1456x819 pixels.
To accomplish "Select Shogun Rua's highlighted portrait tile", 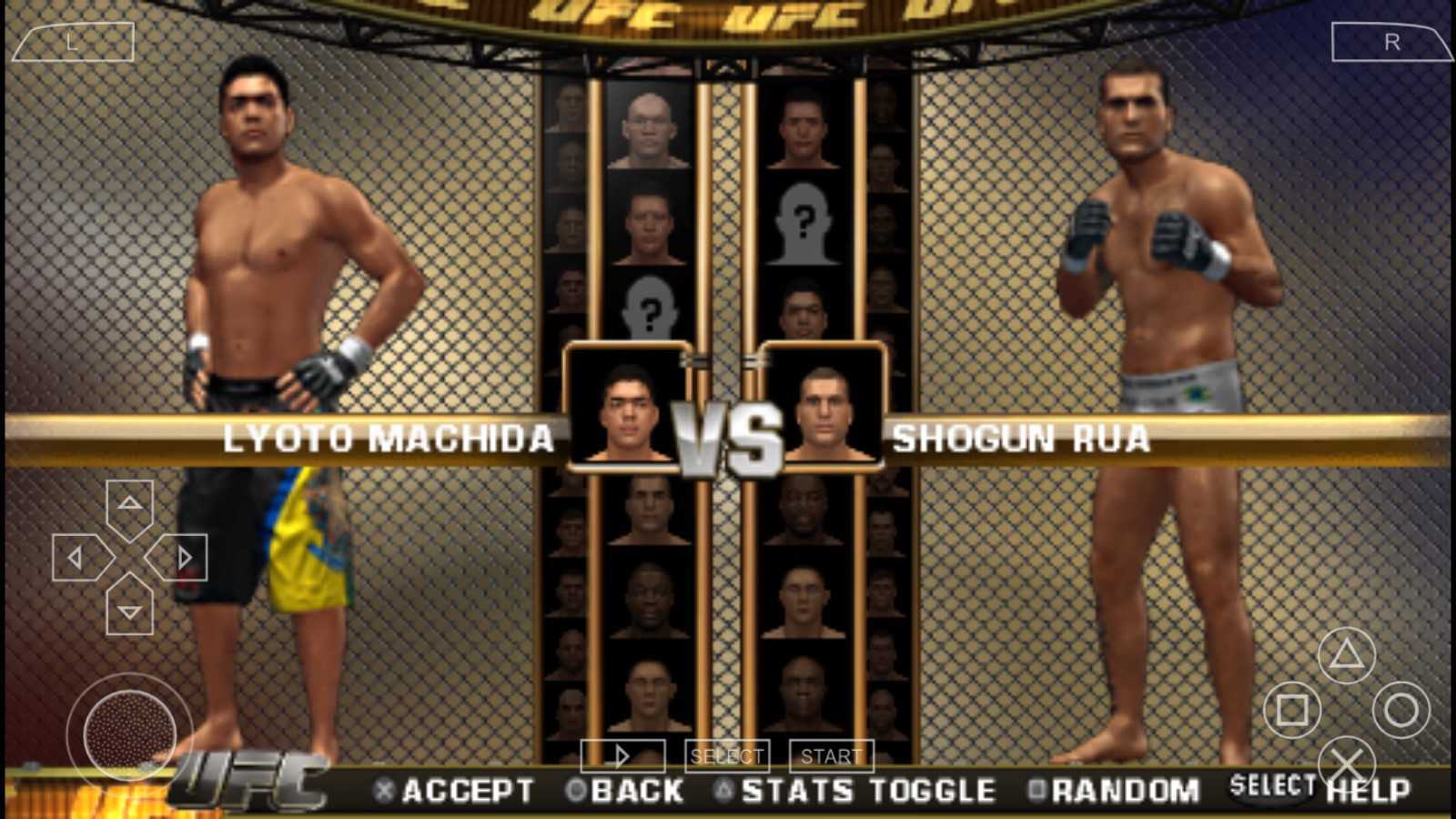I will tap(824, 407).
